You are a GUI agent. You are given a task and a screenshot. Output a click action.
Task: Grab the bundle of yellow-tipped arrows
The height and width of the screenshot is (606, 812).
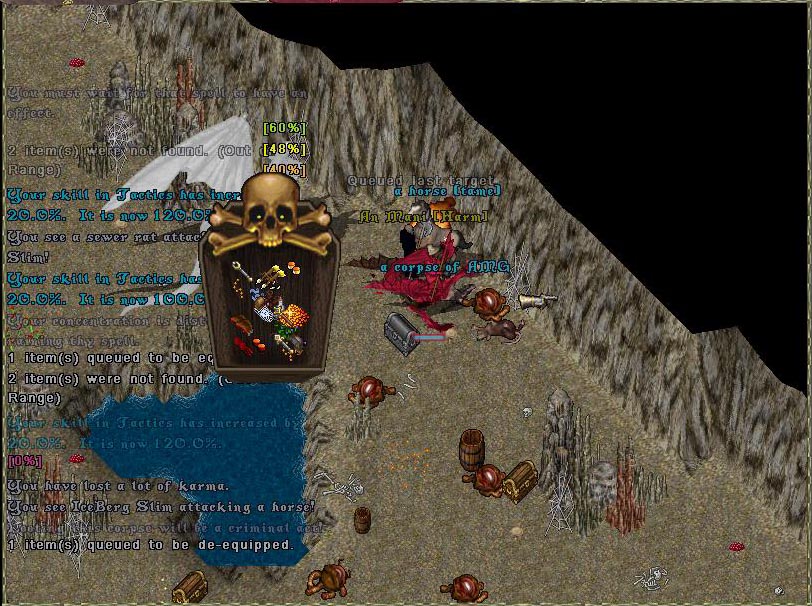[274, 274]
